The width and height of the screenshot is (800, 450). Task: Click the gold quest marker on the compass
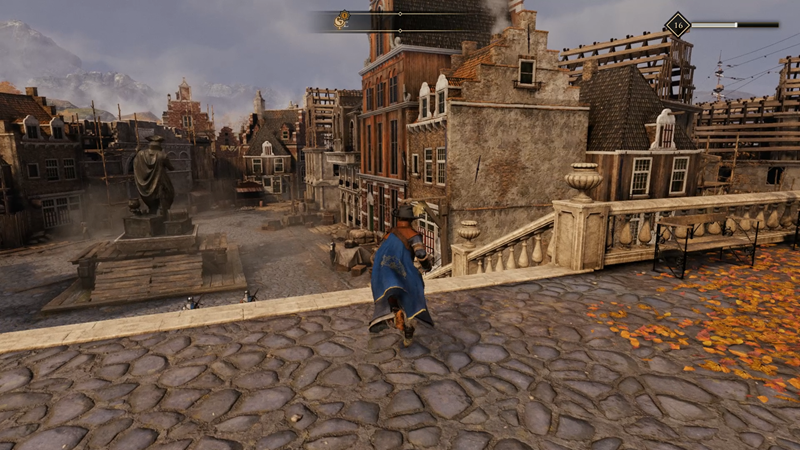pos(342,19)
